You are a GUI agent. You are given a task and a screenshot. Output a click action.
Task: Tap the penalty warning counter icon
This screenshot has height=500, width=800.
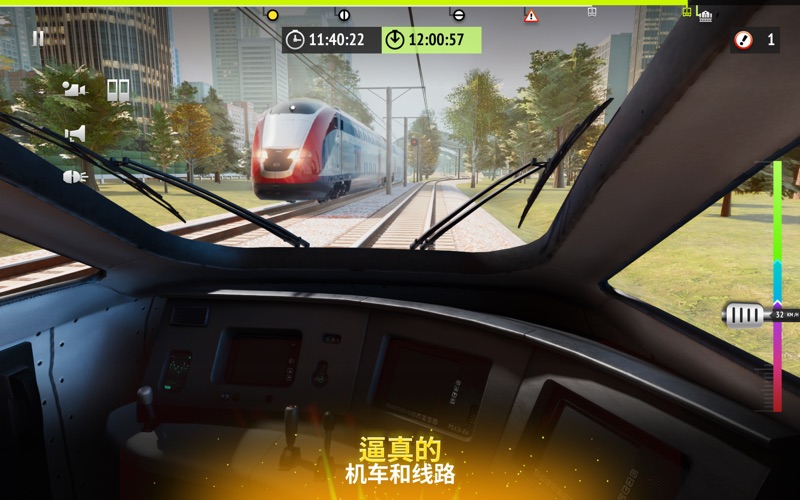[743, 40]
